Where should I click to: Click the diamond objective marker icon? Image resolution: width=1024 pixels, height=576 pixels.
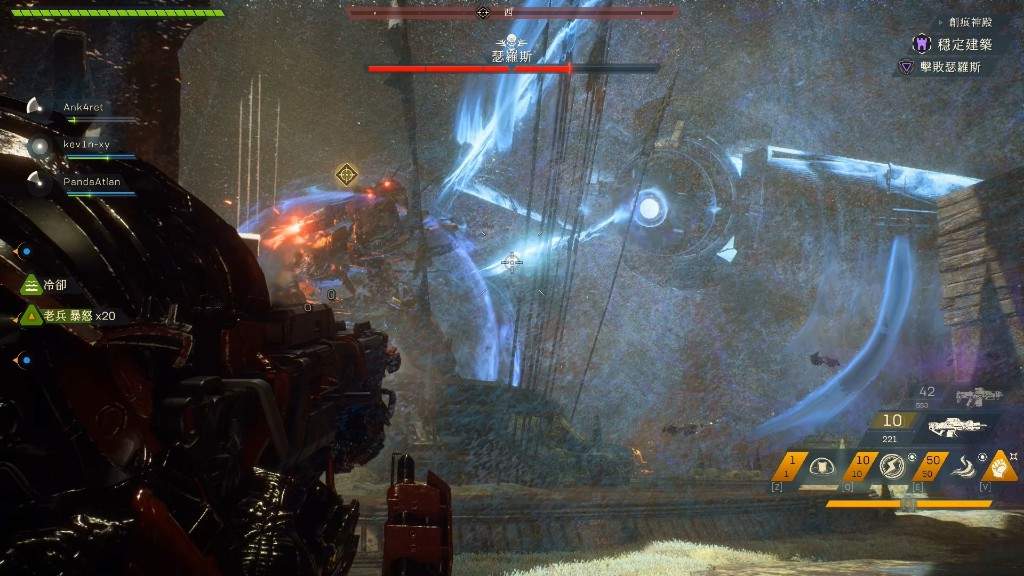pyautogui.click(x=346, y=175)
